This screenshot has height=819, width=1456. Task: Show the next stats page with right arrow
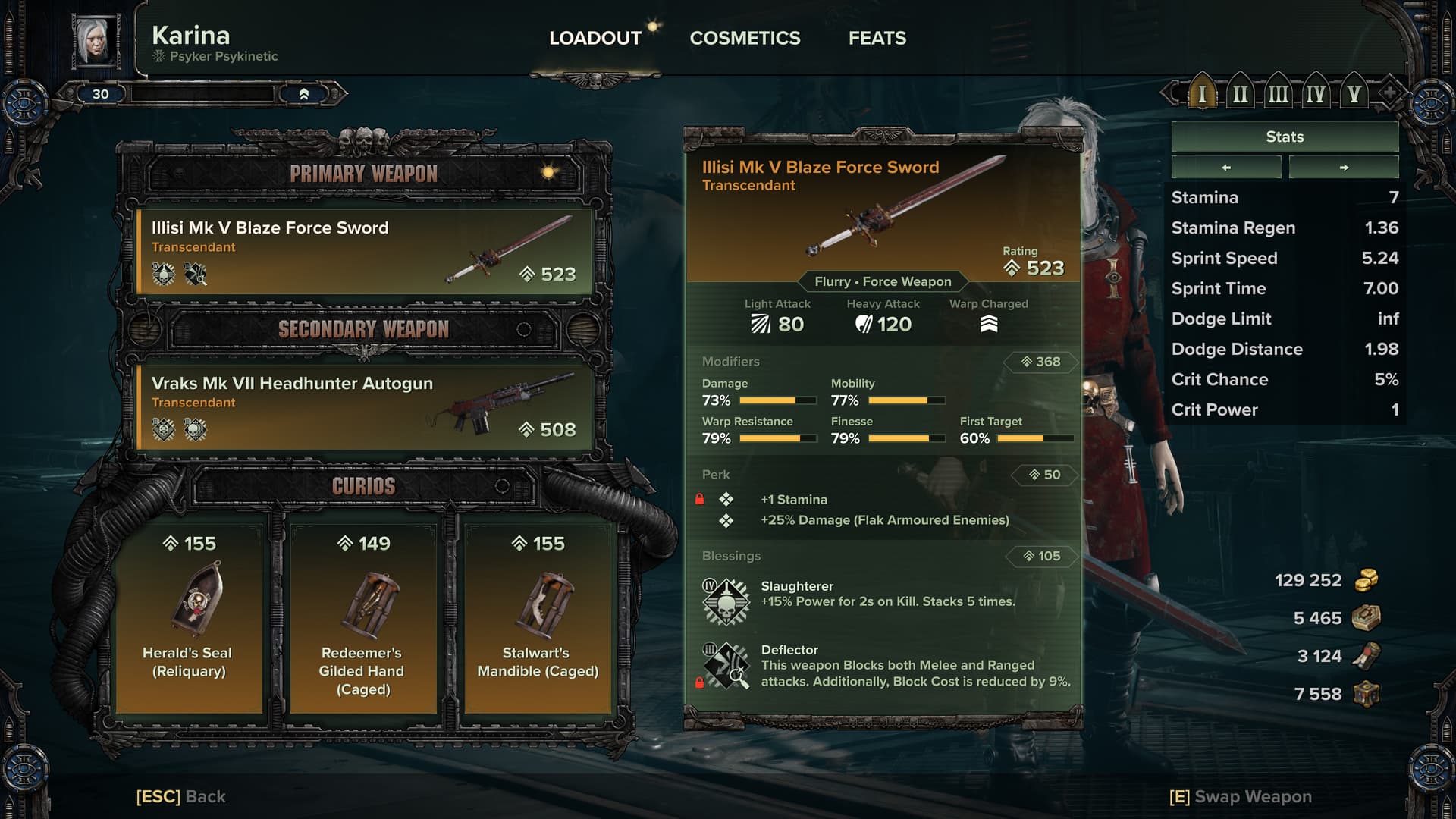pos(1344,167)
